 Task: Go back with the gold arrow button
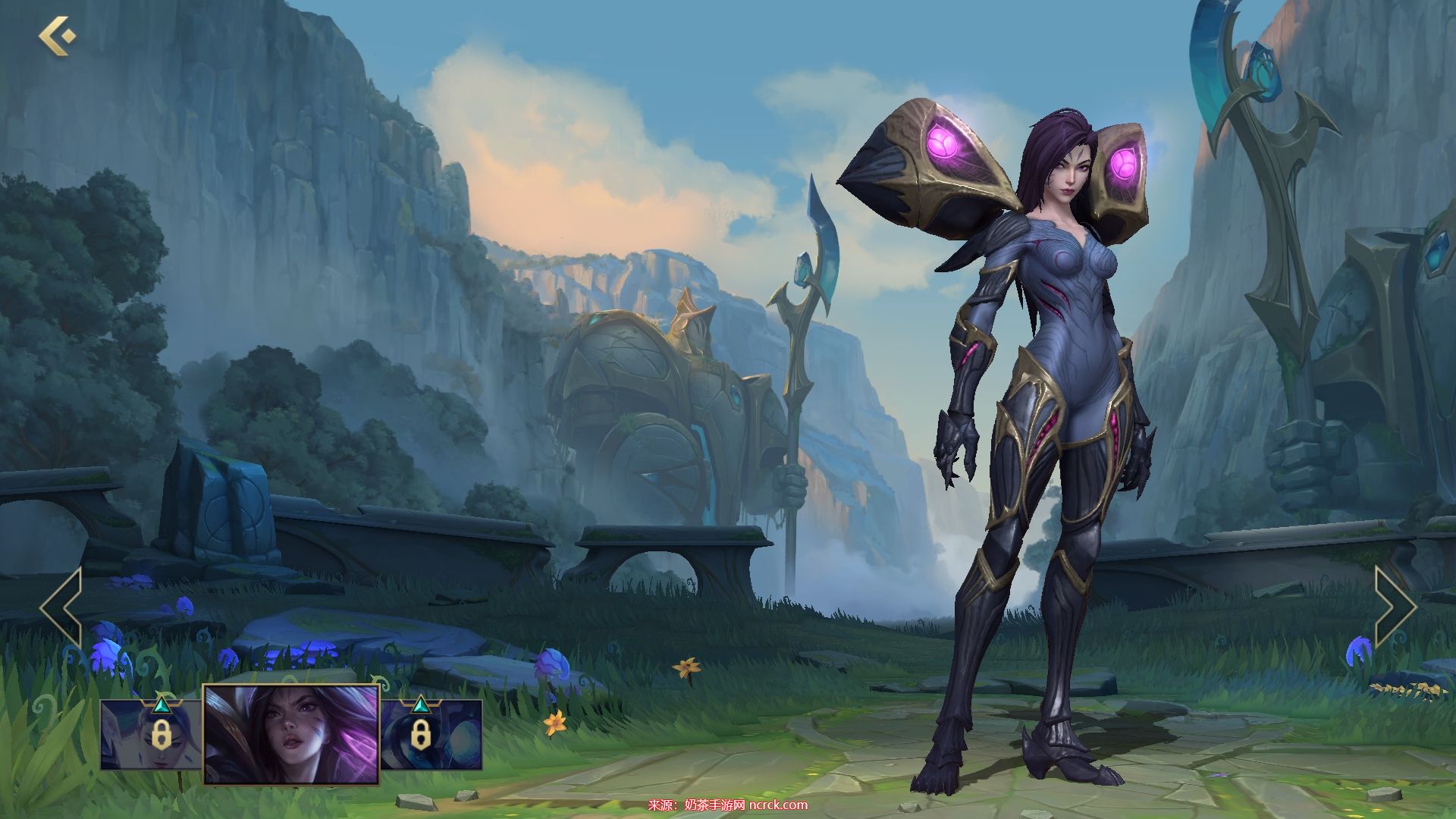point(57,35)
